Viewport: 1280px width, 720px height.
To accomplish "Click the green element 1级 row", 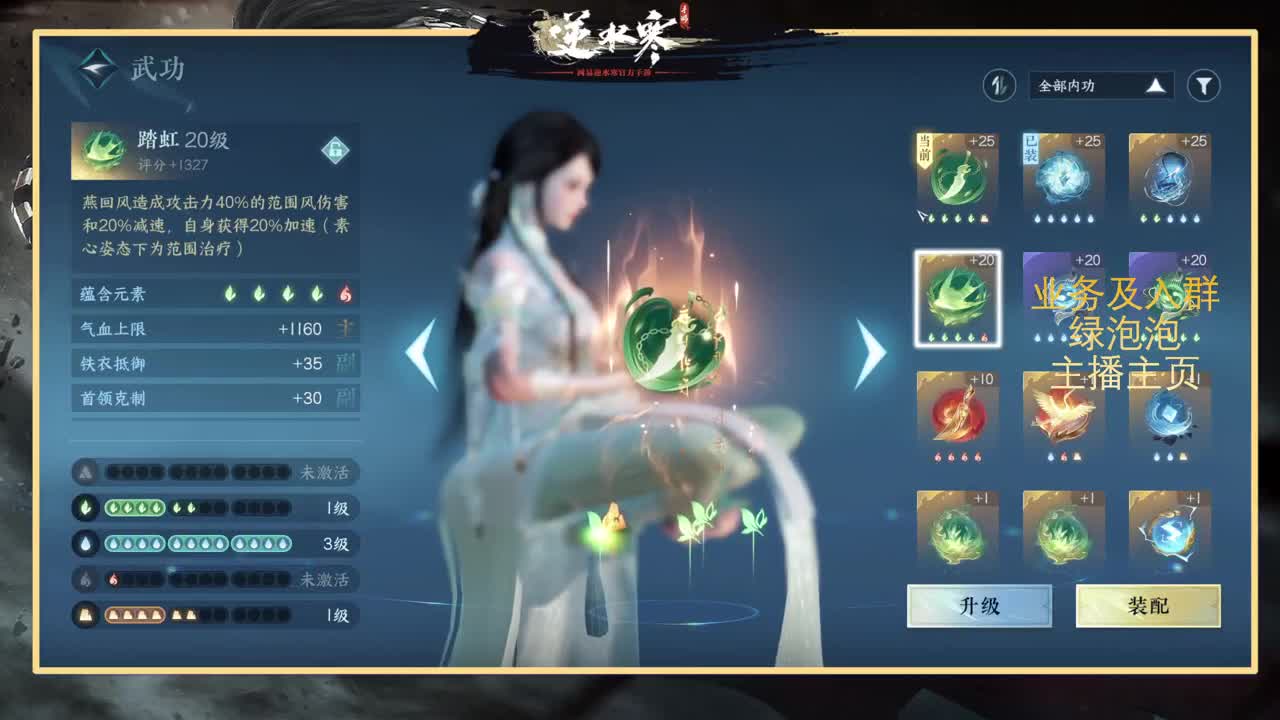I will tap(200, 506).
